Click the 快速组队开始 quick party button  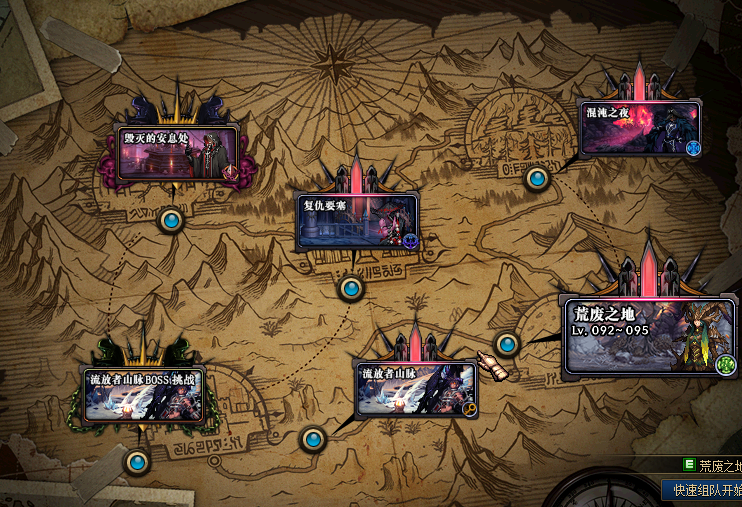point(704,491)
